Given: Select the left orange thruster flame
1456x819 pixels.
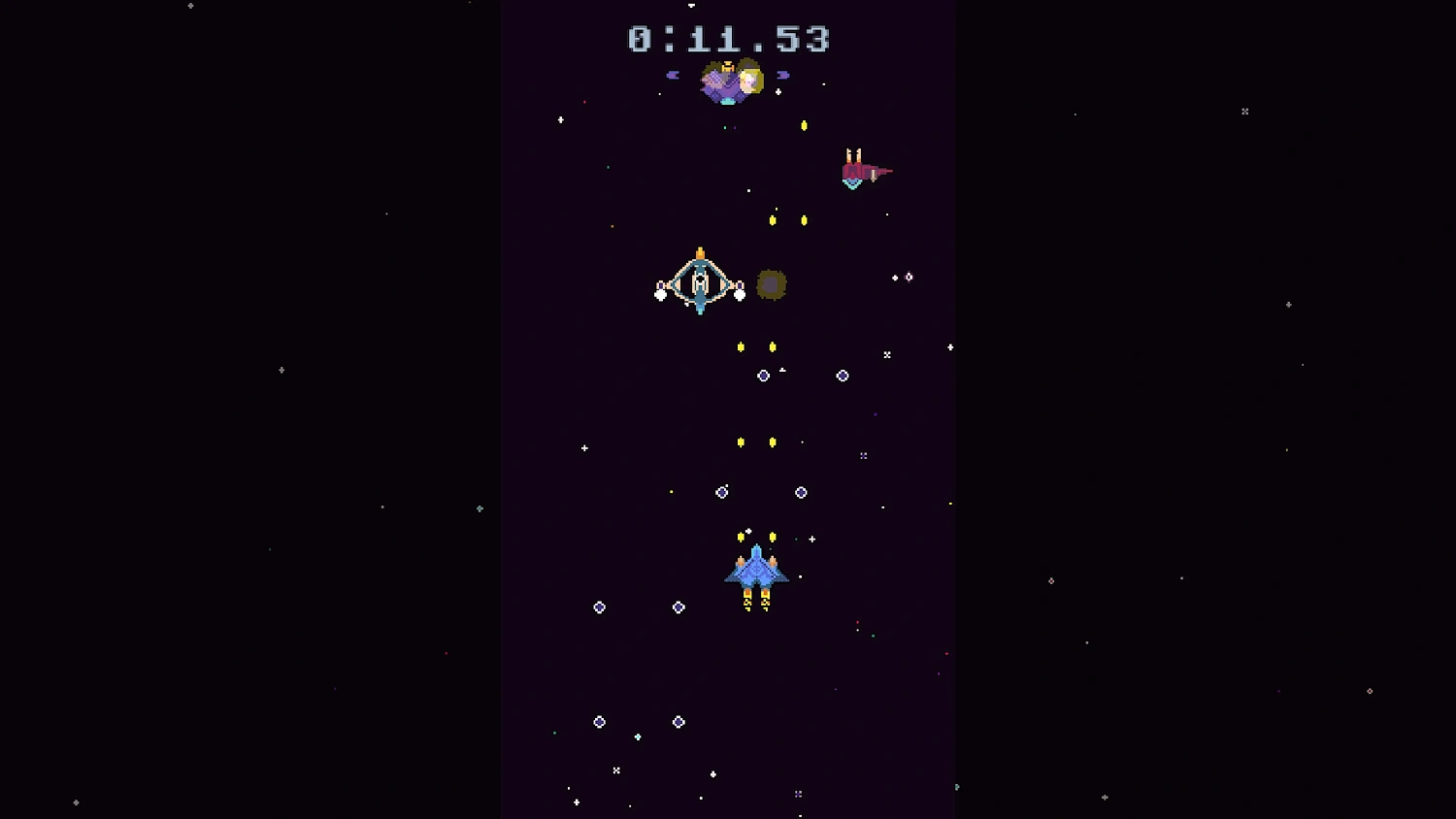Looking at the screenshot, I should point(741,561).
